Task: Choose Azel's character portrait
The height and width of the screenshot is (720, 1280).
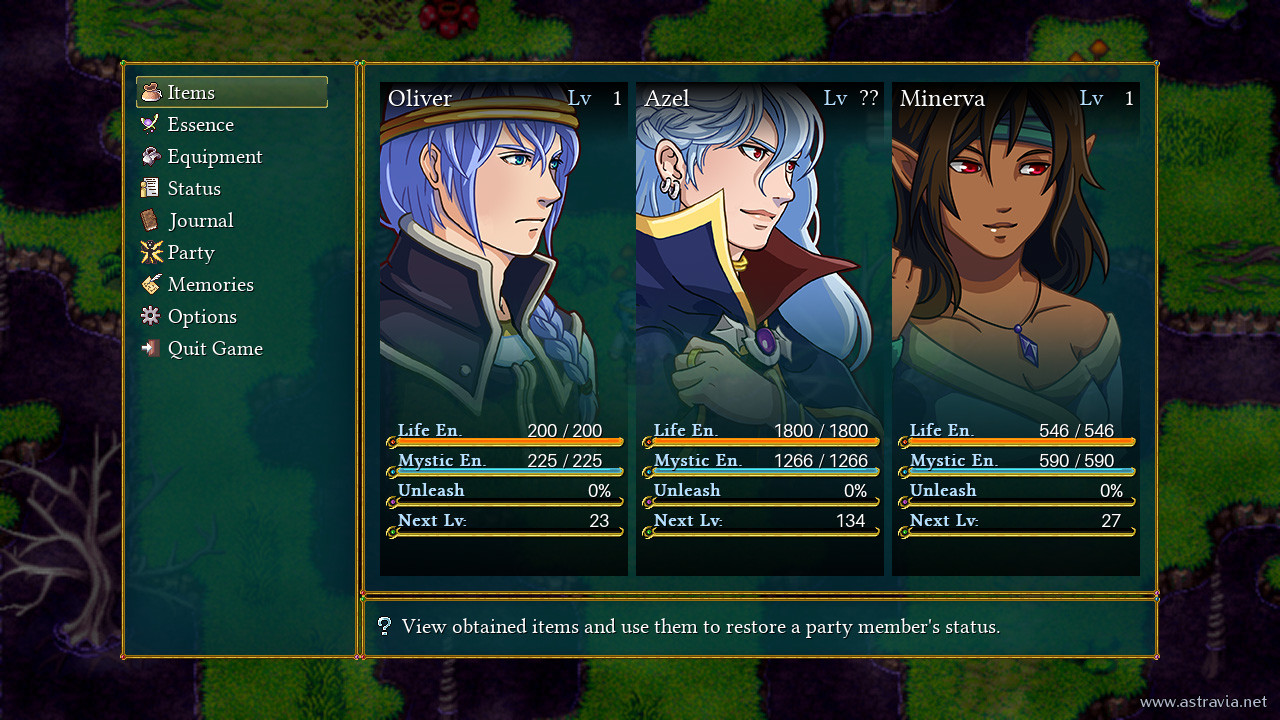Action: 760,328
